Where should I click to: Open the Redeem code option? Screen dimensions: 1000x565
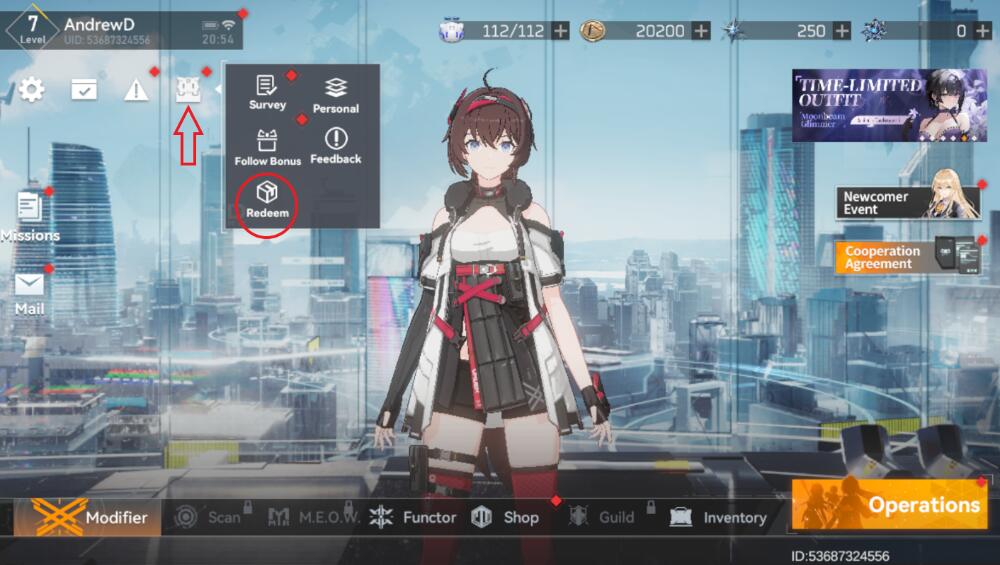[267, 198]
